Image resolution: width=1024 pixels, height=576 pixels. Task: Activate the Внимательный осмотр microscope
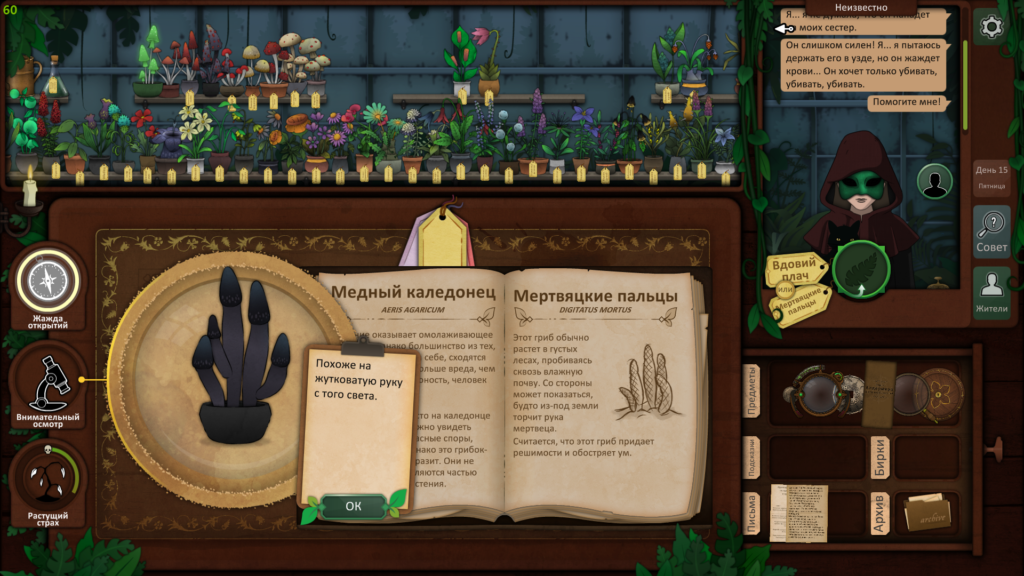tap(46, 383)
